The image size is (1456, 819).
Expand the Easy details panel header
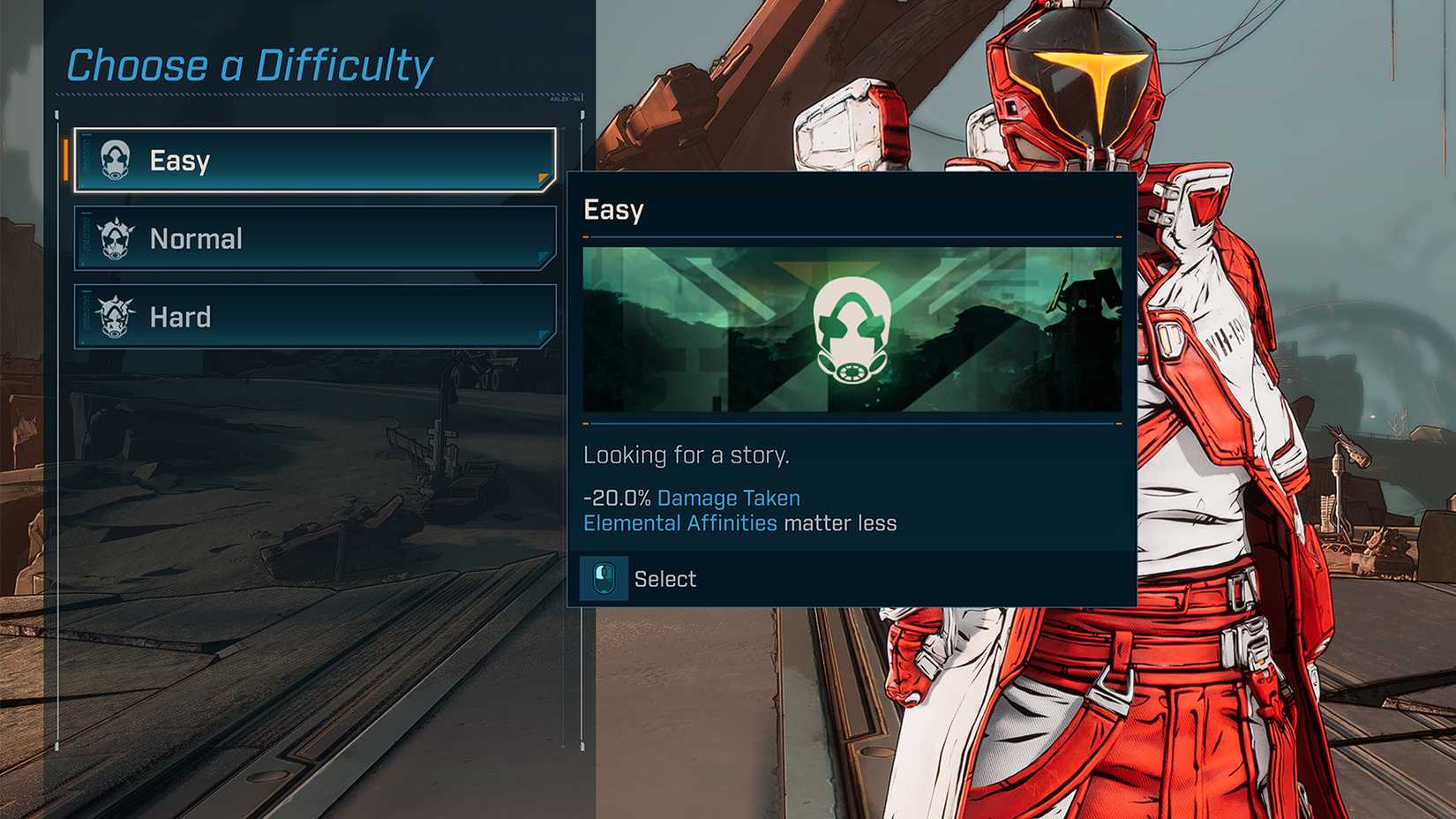(852, 210)
